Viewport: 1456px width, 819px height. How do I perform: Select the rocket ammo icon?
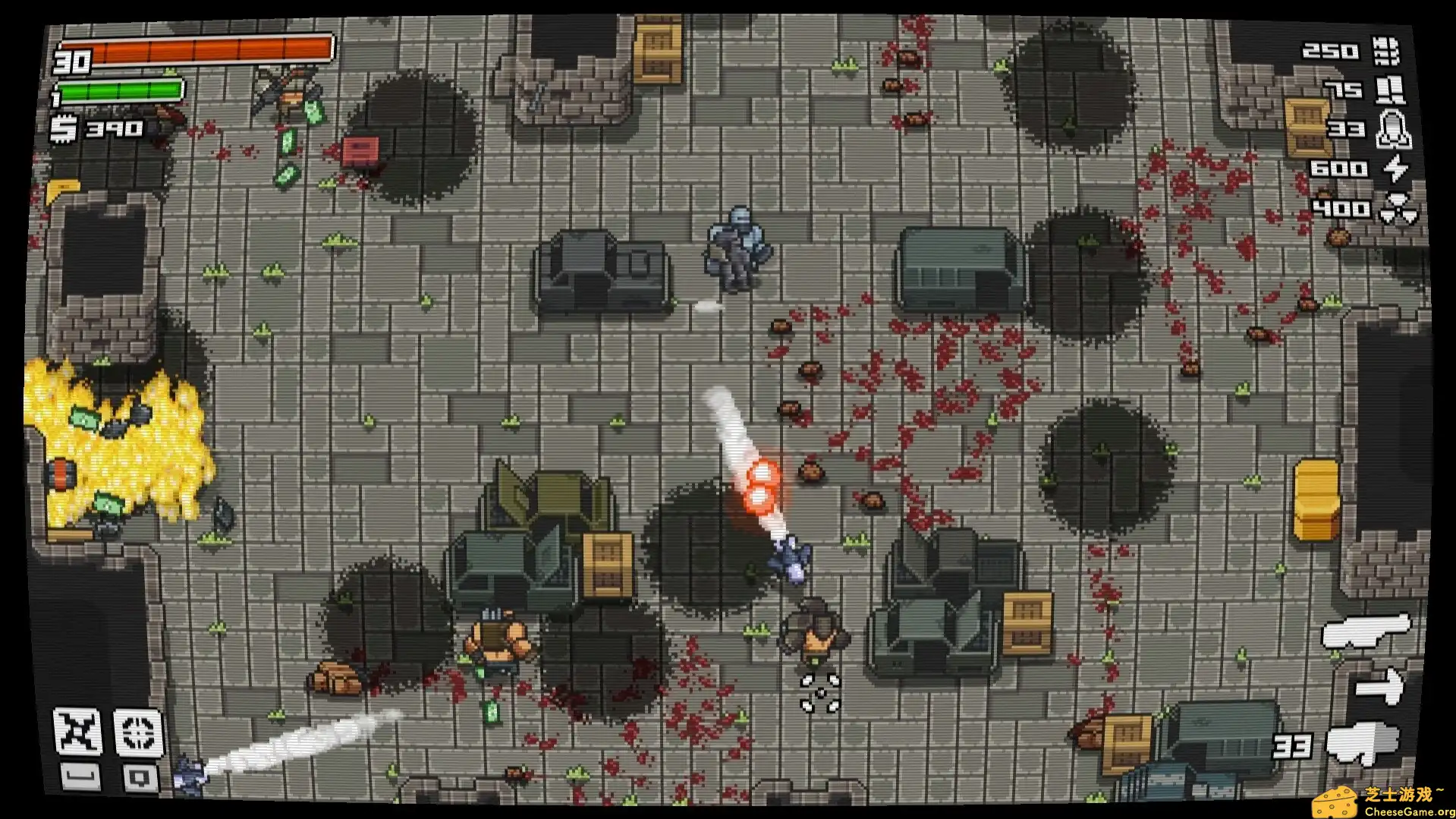coord(1393,129)
